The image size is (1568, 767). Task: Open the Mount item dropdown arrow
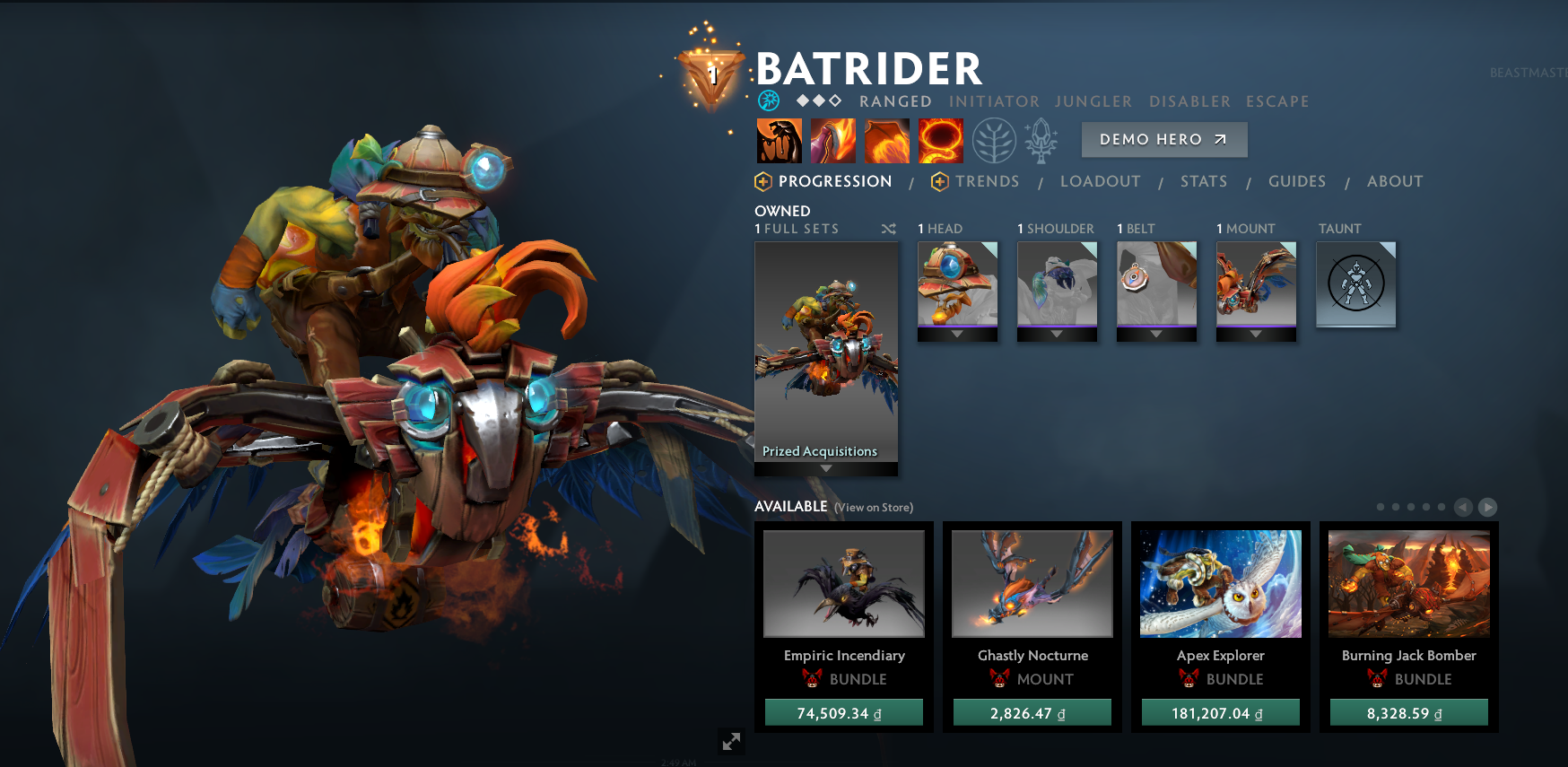point(1255,334)
